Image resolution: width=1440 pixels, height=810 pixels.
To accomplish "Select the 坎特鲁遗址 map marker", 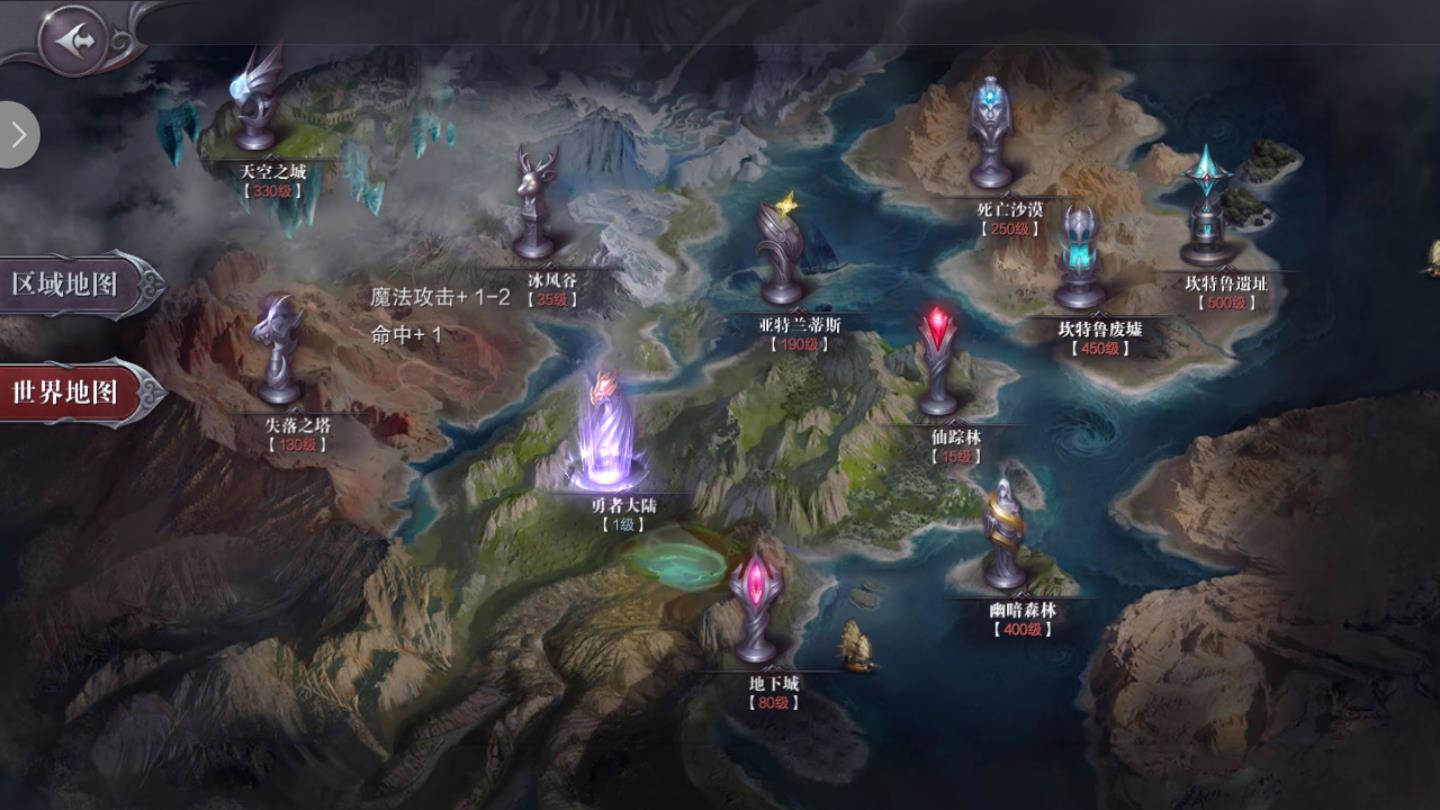I will (1209, 210).
